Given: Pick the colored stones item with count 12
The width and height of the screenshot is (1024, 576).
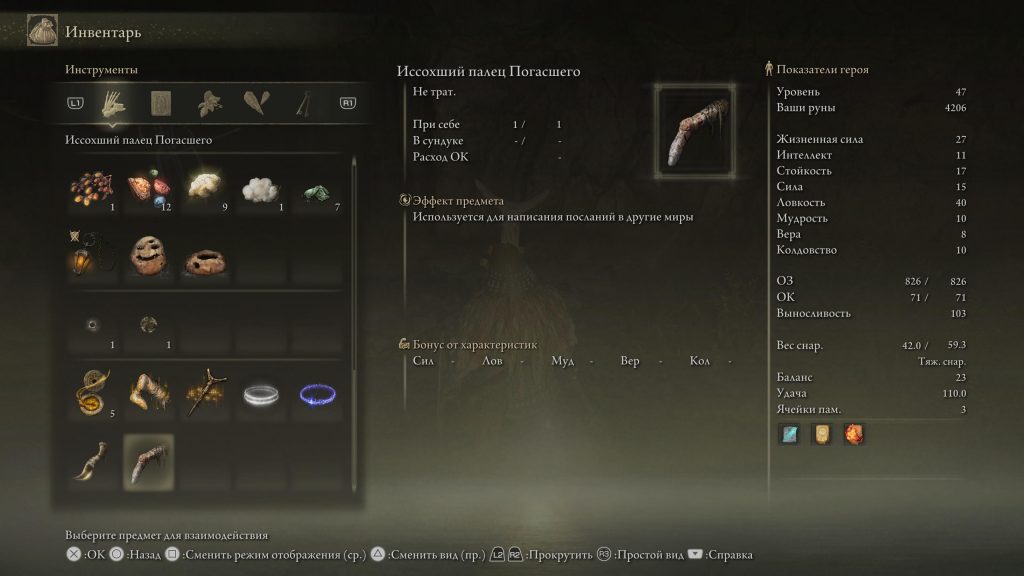Looking at the screenshot, I should [x=148, y=189].
